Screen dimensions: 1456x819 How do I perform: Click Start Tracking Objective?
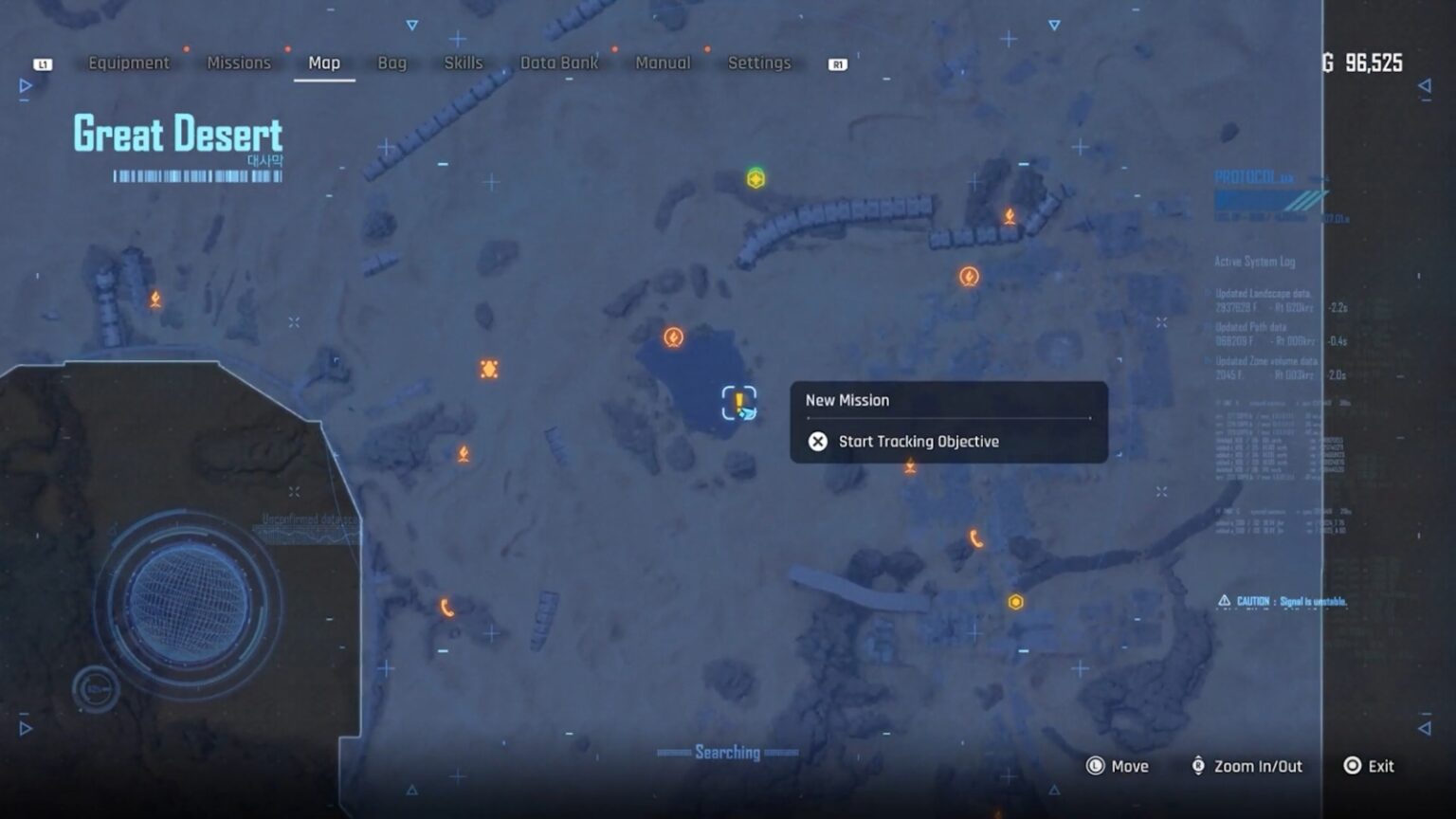click(918, 441)
